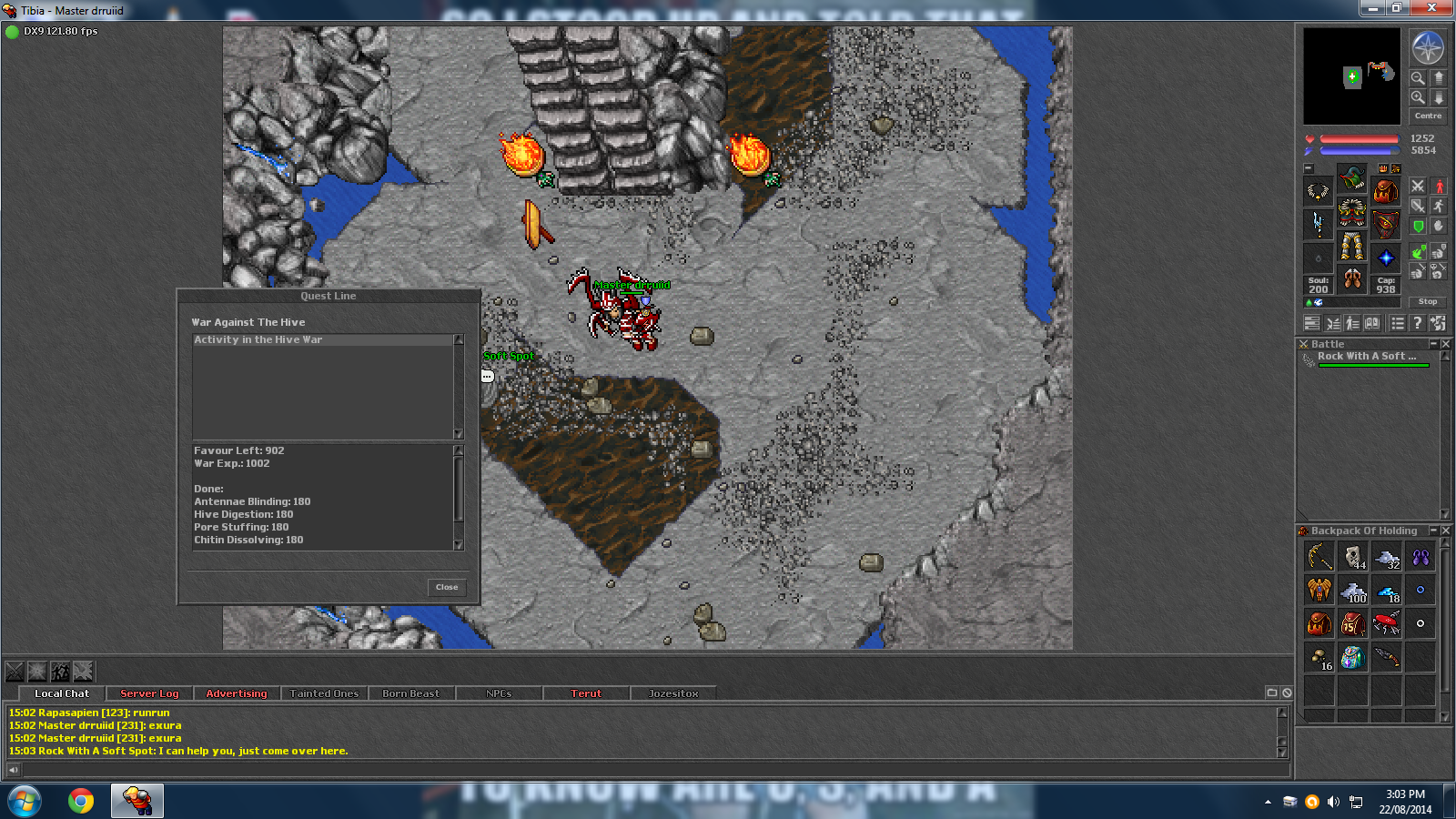The width and height of the screenshot is (1456, 819).
Task: Hit the Stop button
Action: pos(1428,301)
